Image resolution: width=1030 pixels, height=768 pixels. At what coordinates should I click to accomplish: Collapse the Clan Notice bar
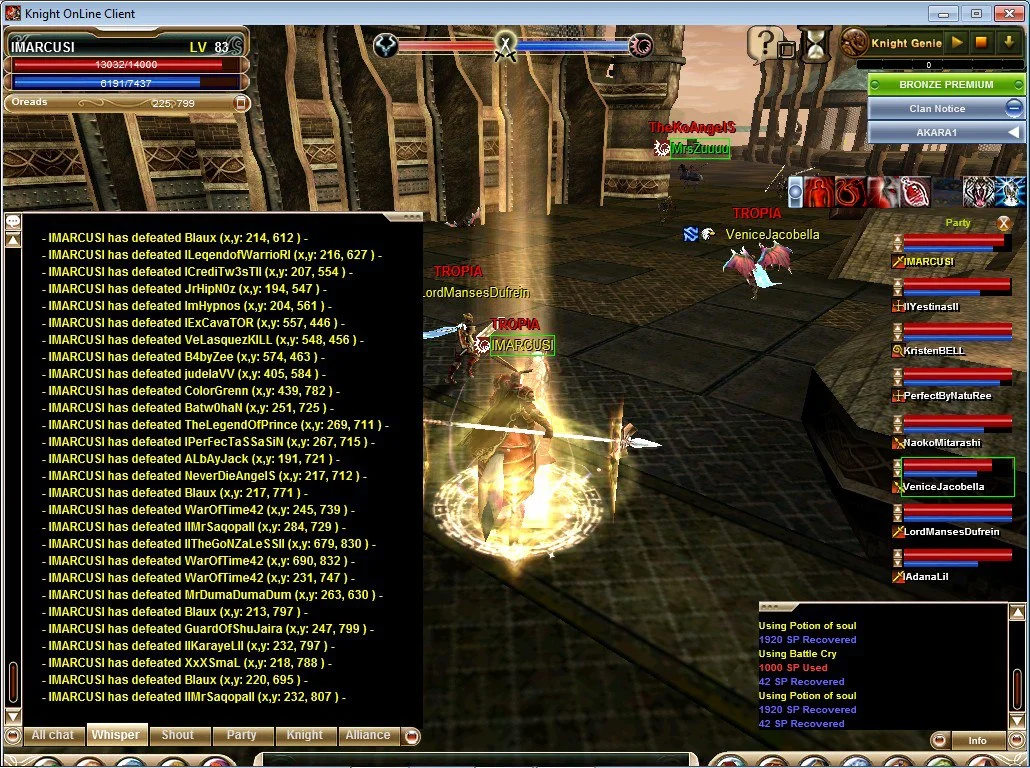point(1014,108)
